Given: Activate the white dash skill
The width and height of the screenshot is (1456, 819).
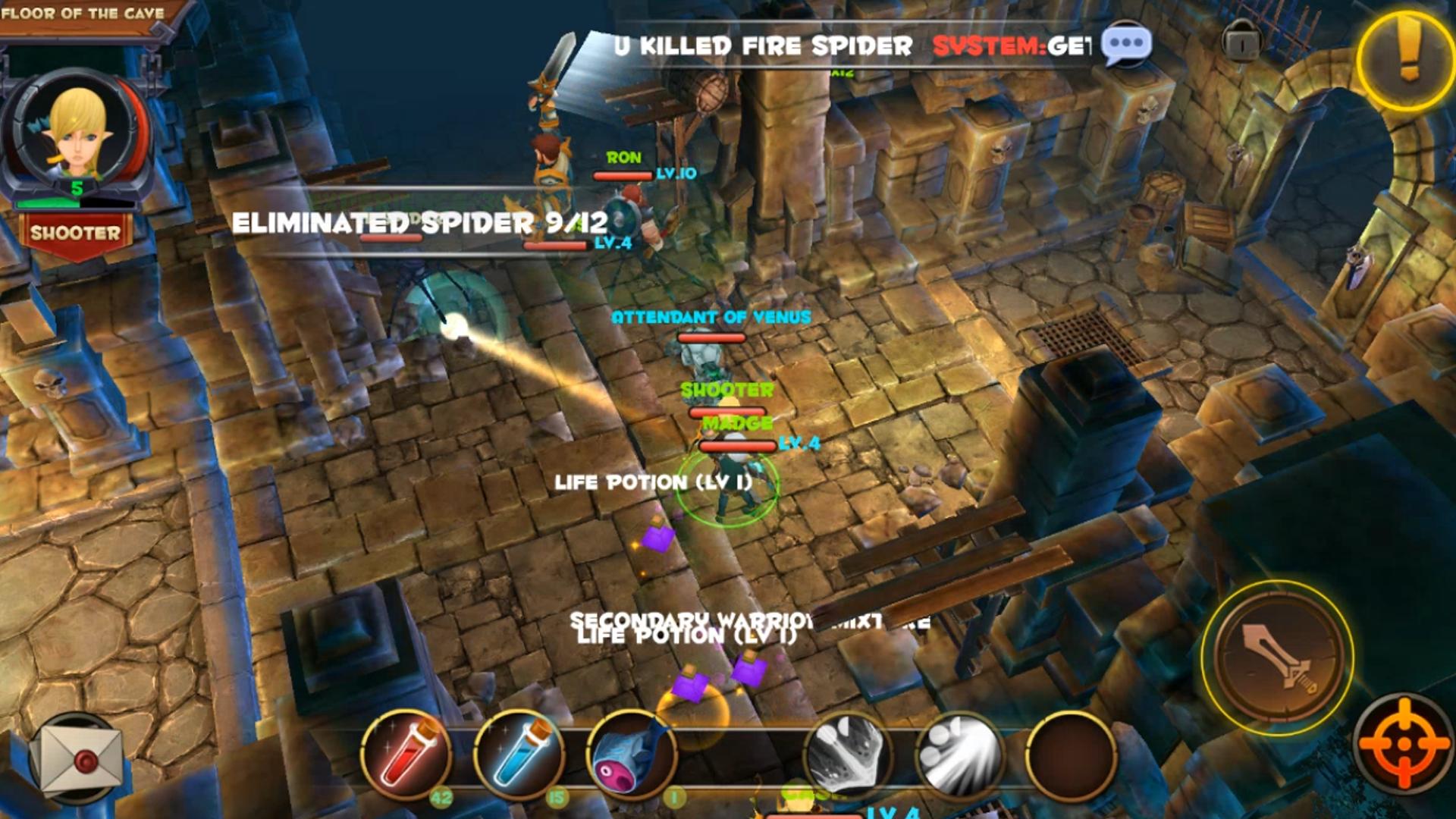Looking at the screenshot, I should click(960, 755).
